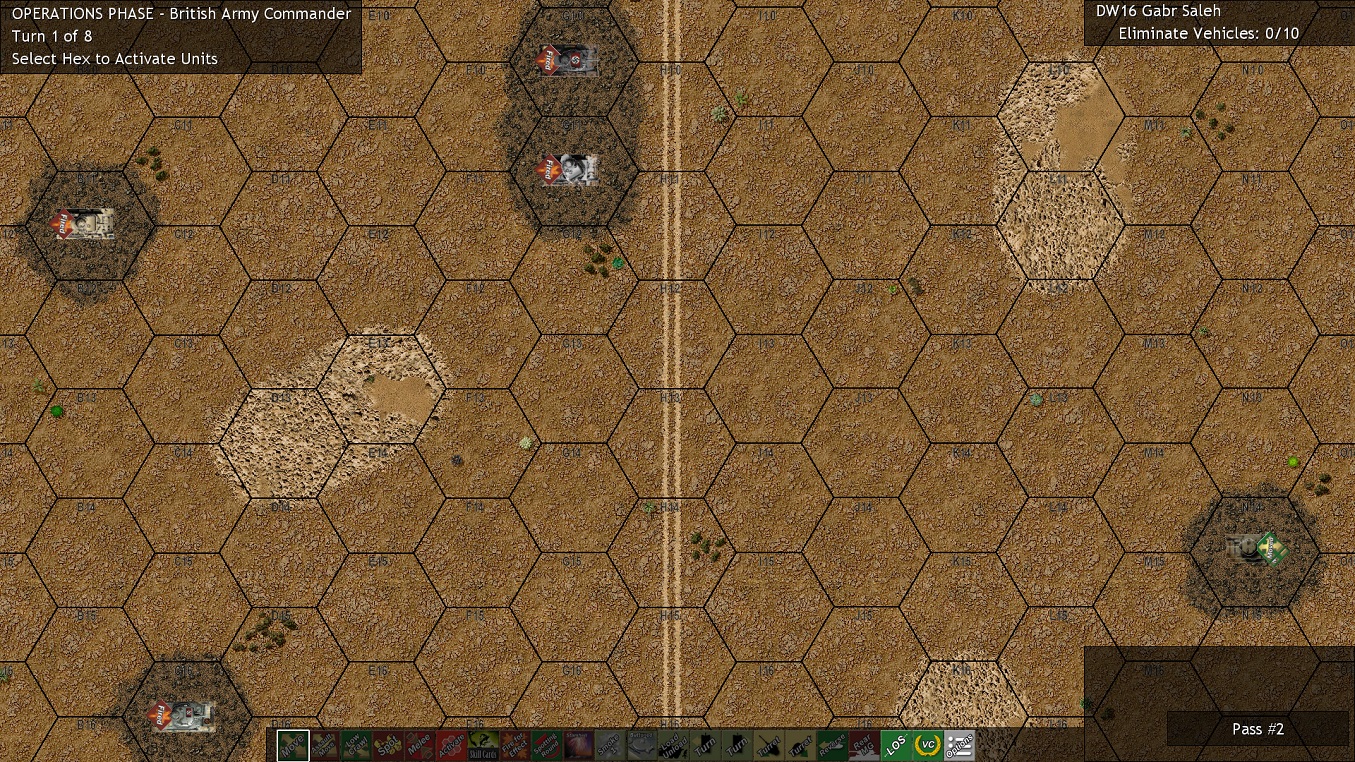Toggle the Buttoned status for tank
This screenshot has width=1355, height=762.
click(x=642, y=745)
